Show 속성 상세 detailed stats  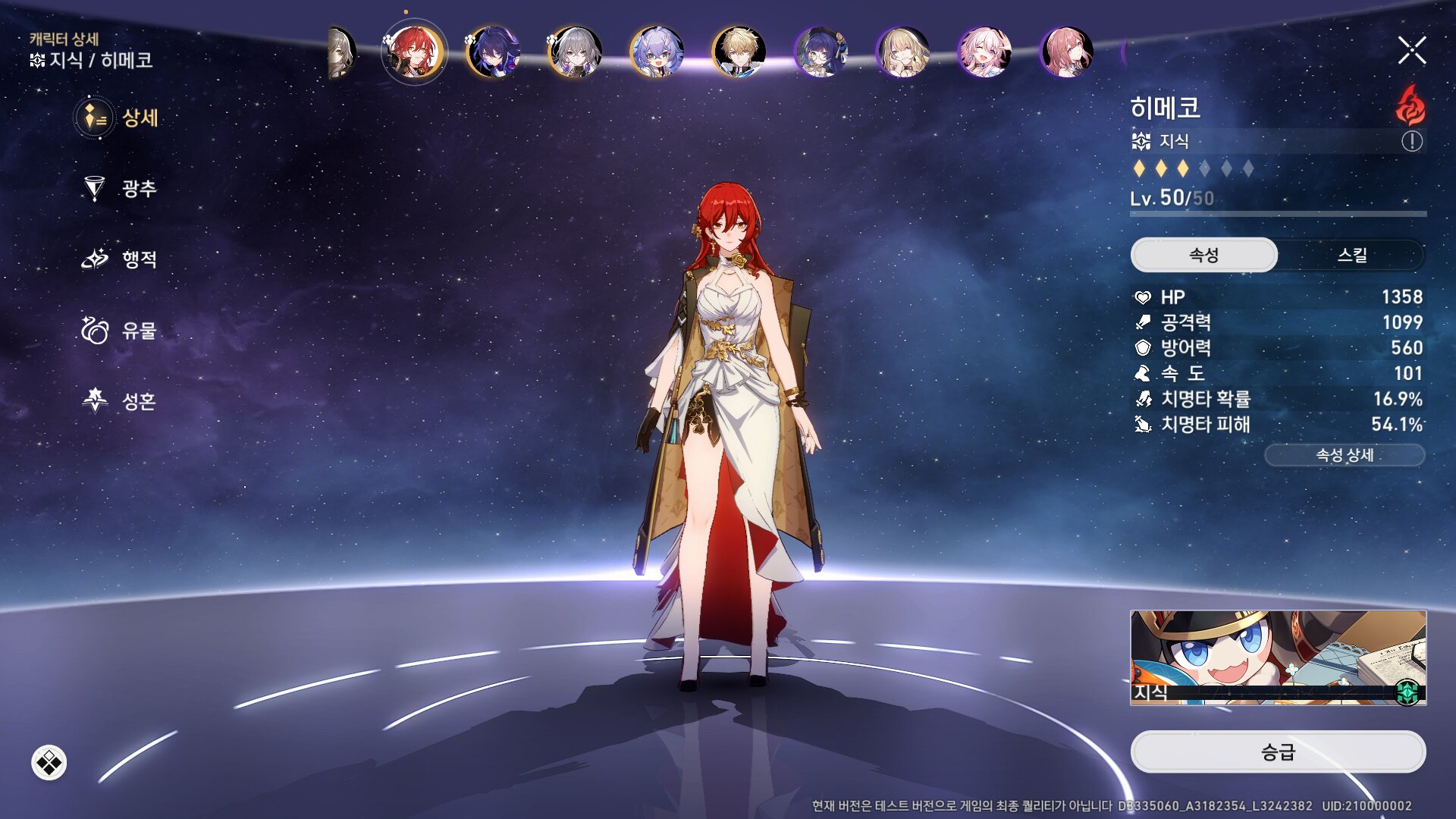[1344, 455]
